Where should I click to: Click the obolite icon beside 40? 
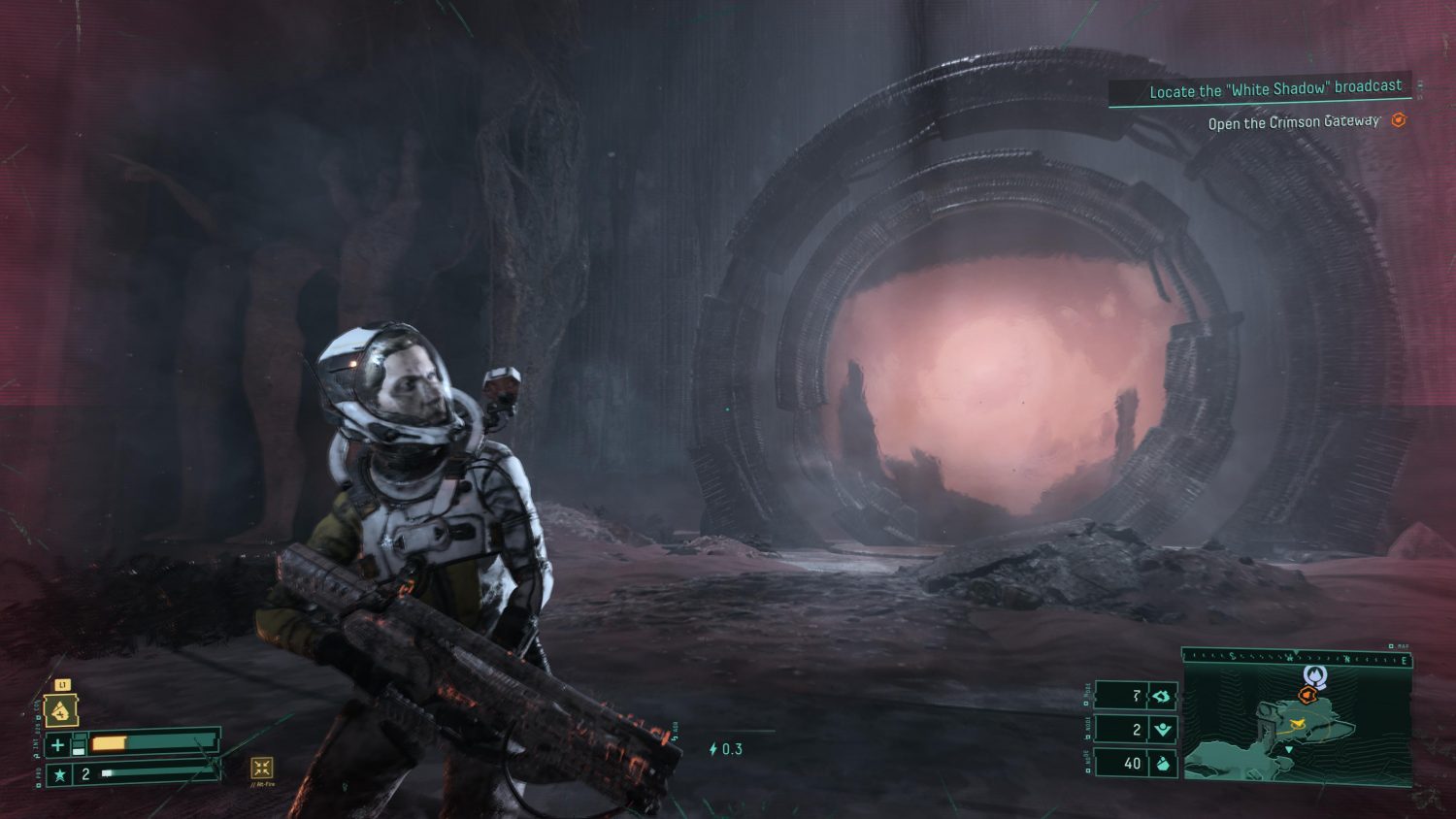[x=1162, y=764]
